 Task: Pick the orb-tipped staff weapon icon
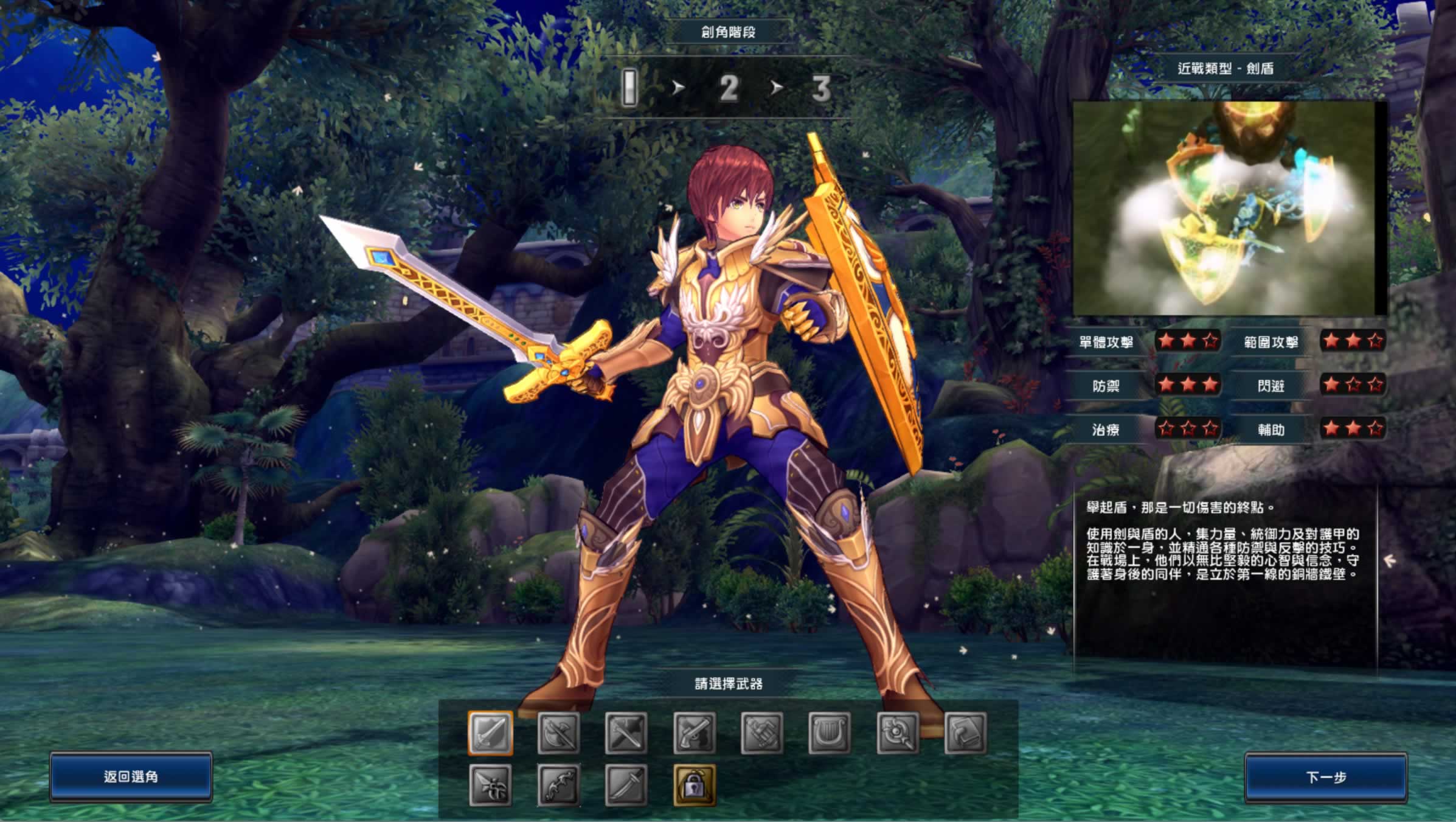pos(898,733)
